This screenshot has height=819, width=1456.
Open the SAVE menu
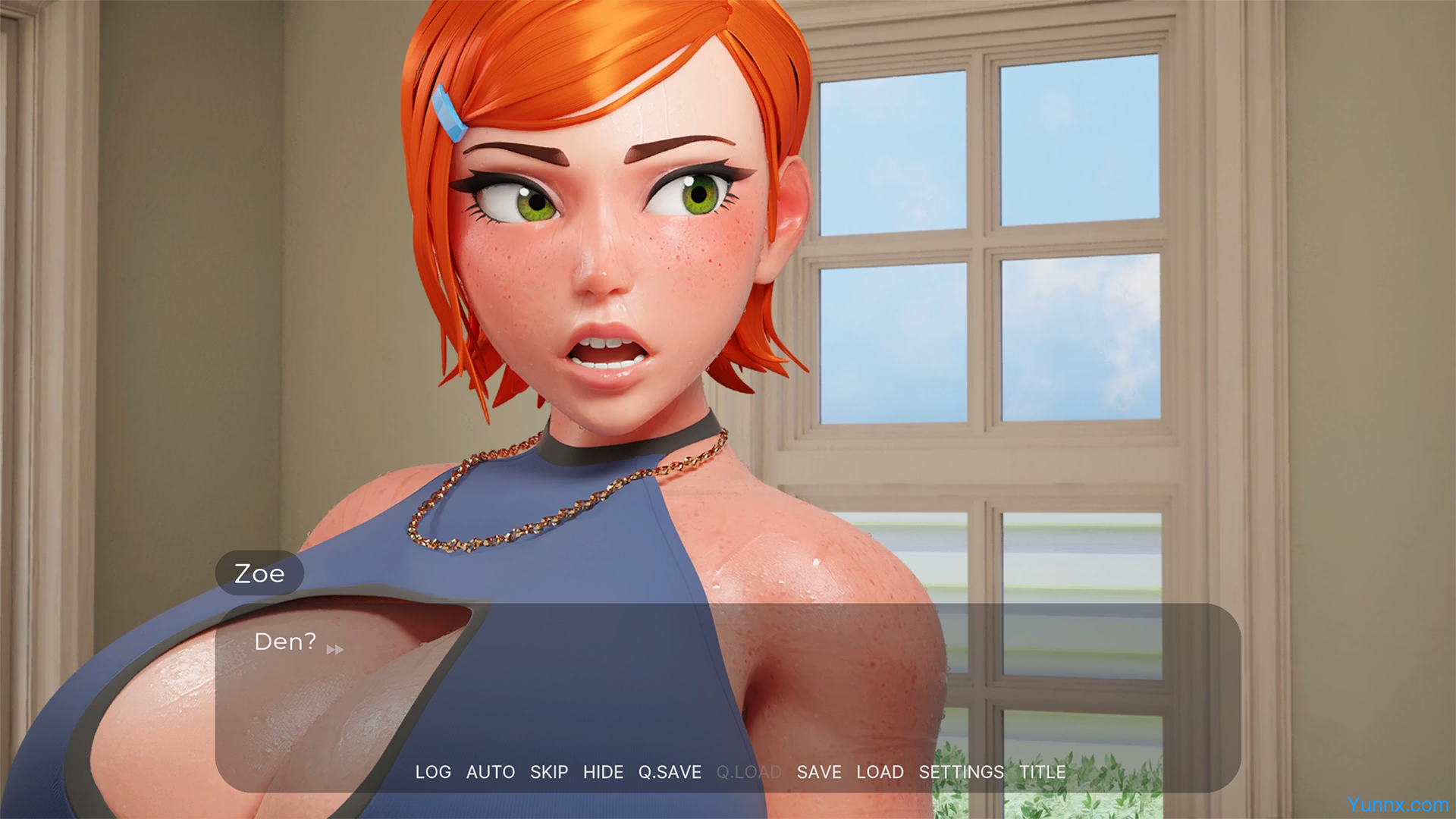pos(819,772)
